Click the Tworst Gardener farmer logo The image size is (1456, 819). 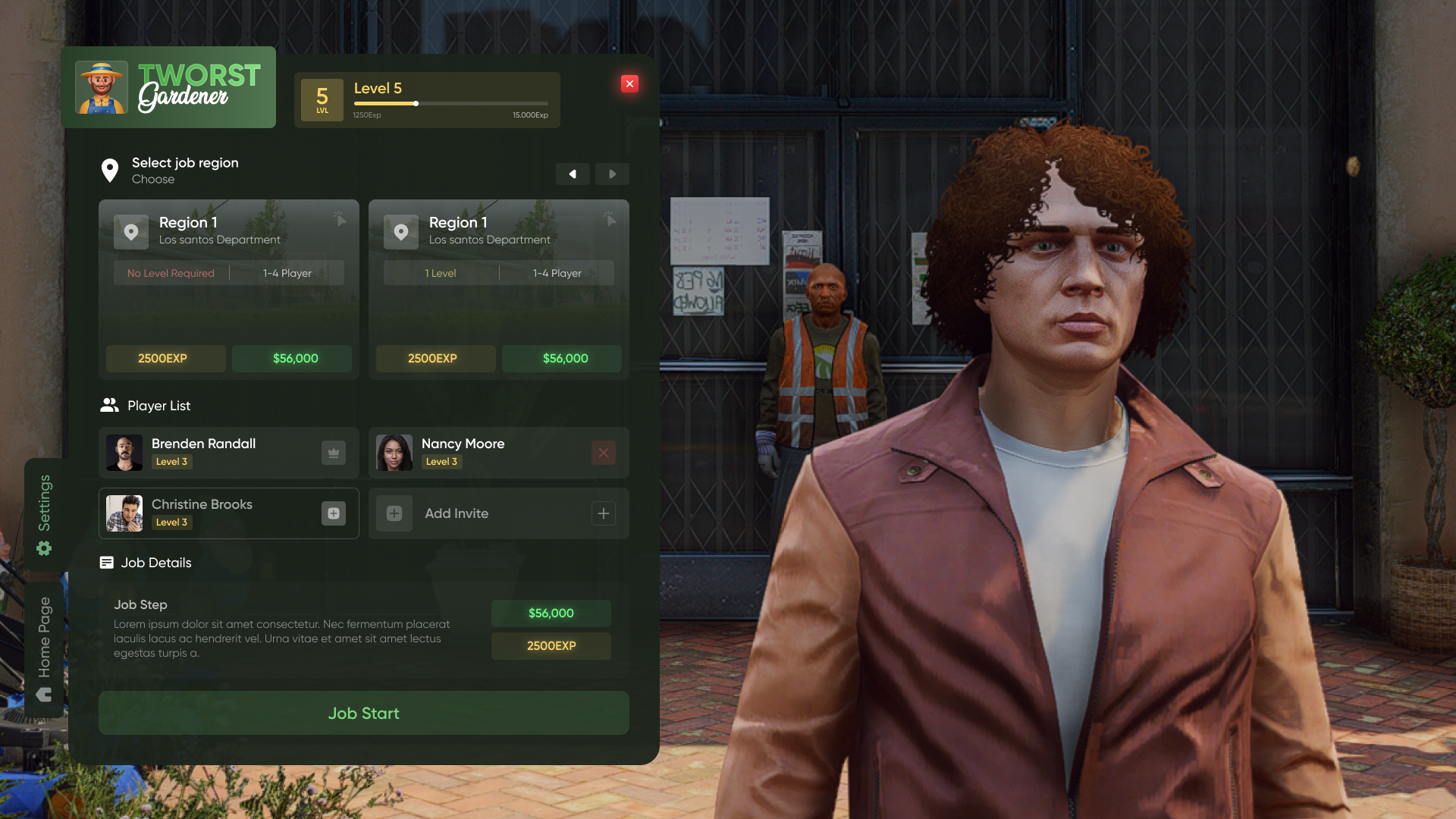(103, 87)
